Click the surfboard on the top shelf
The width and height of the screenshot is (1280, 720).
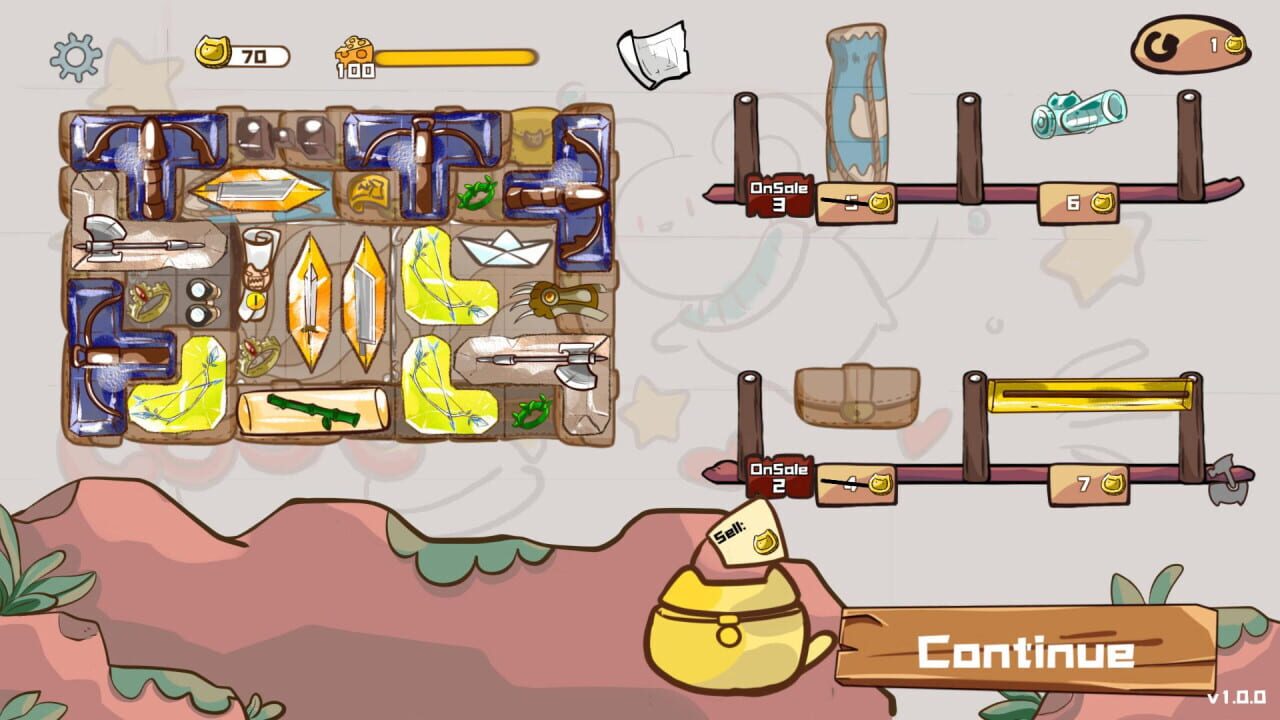(x=858, y=110)
